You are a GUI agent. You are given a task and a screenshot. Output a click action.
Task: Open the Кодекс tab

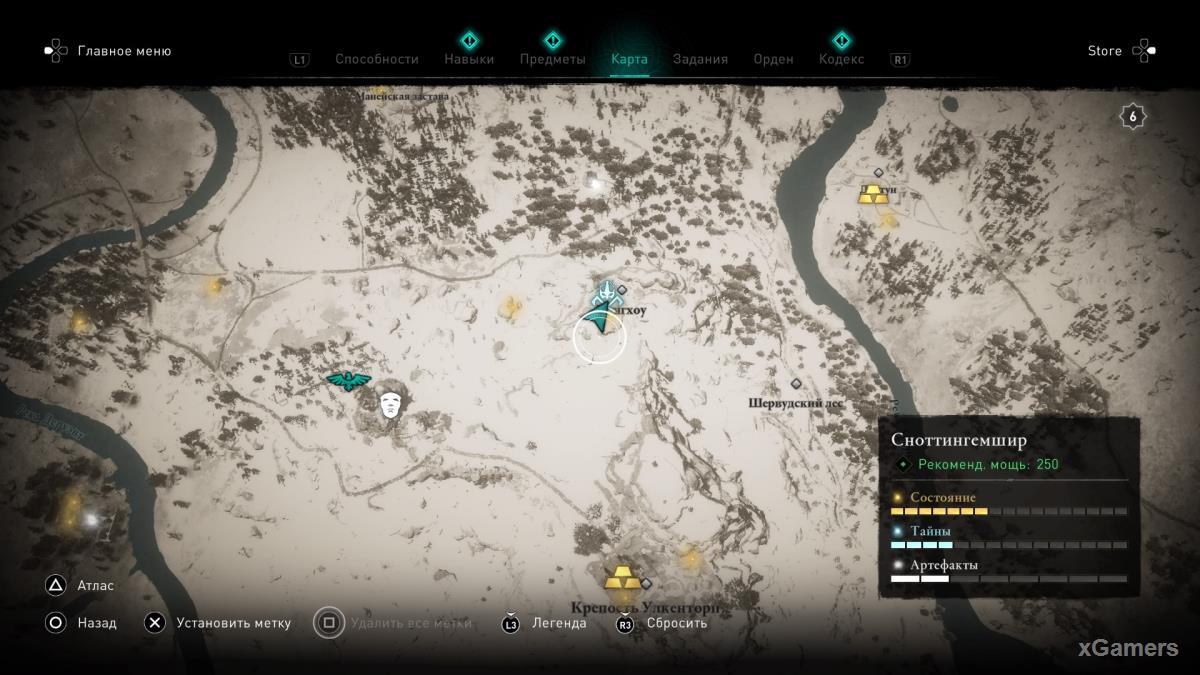841,59
